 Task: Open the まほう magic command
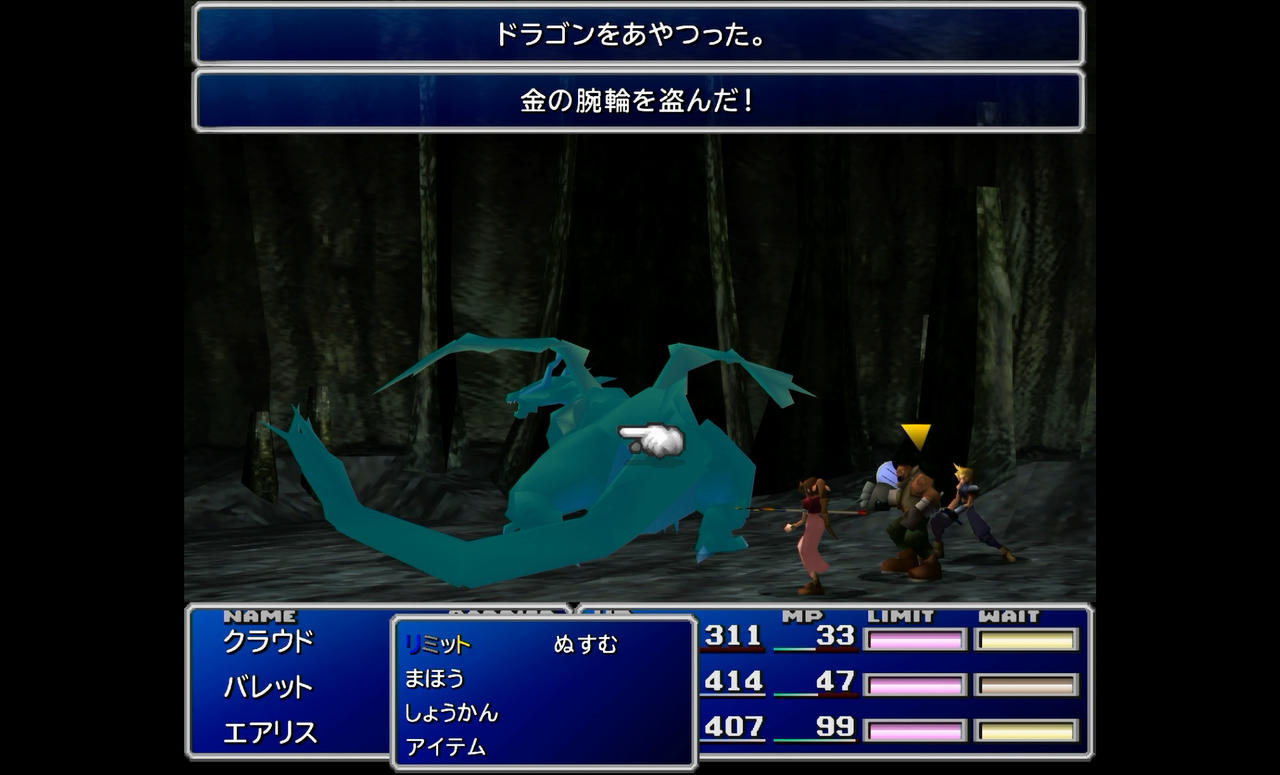tap(434, 679)
